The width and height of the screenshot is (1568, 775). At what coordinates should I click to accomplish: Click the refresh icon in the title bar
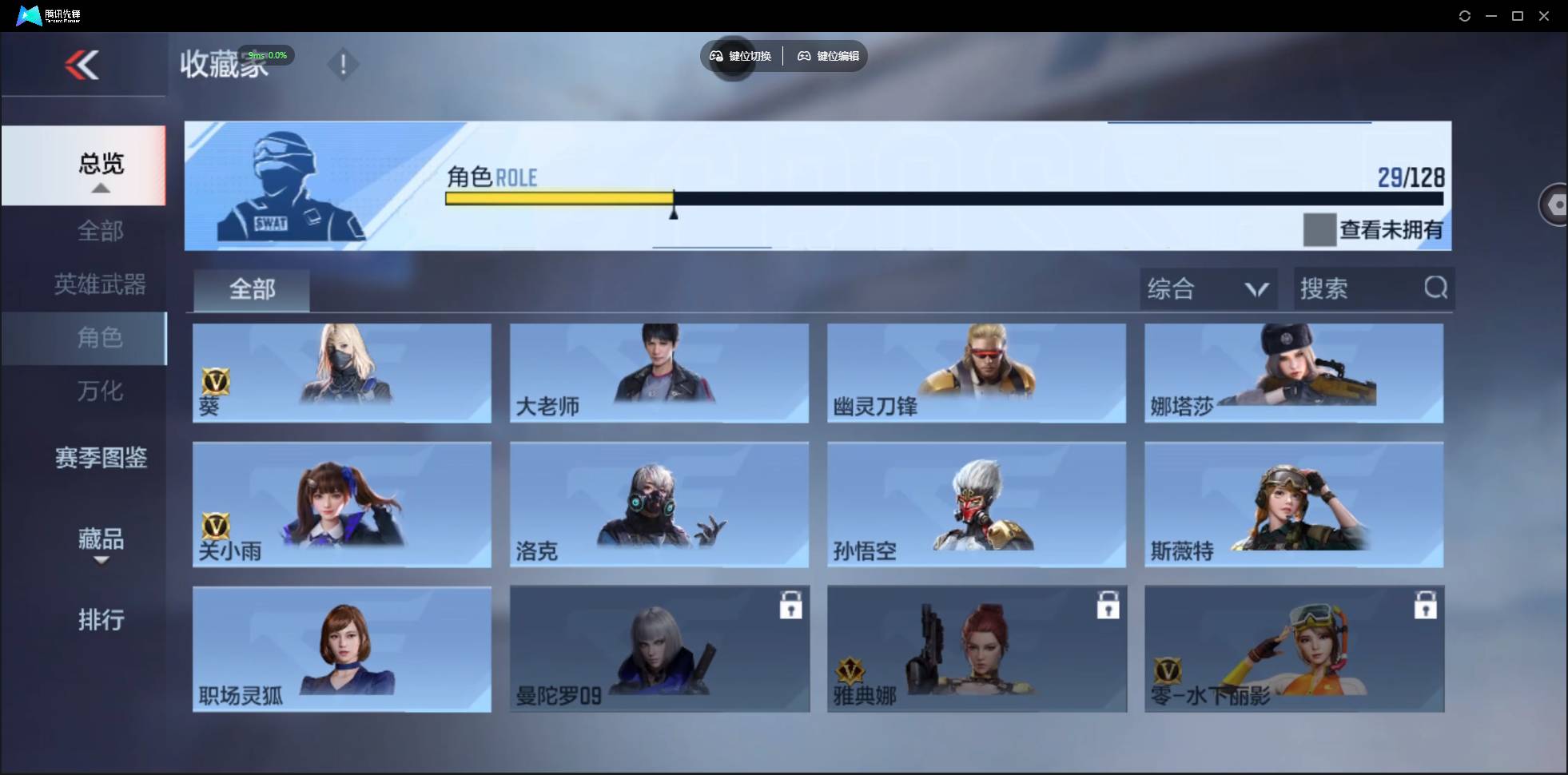point(1466,15)
